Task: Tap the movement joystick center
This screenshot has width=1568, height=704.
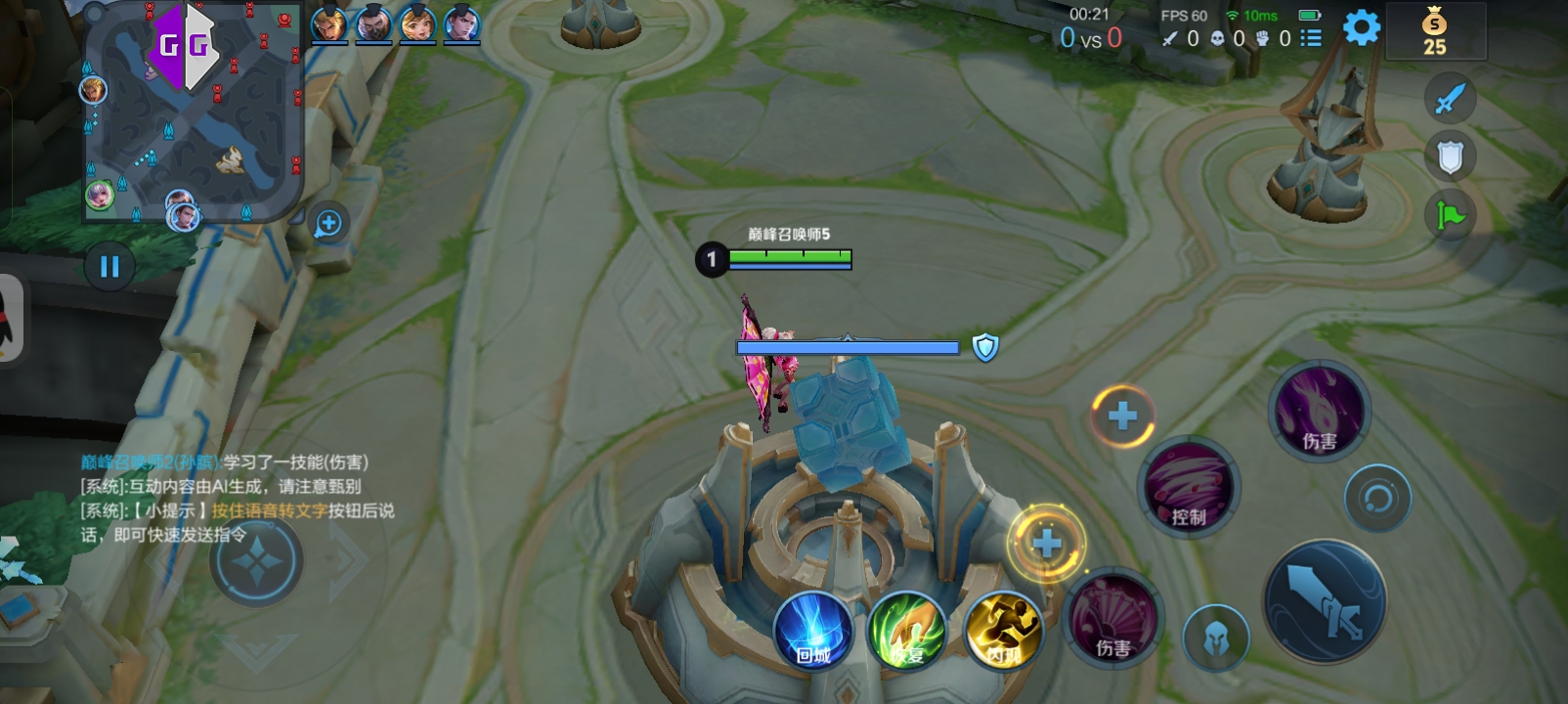Action: pos(256,562)
